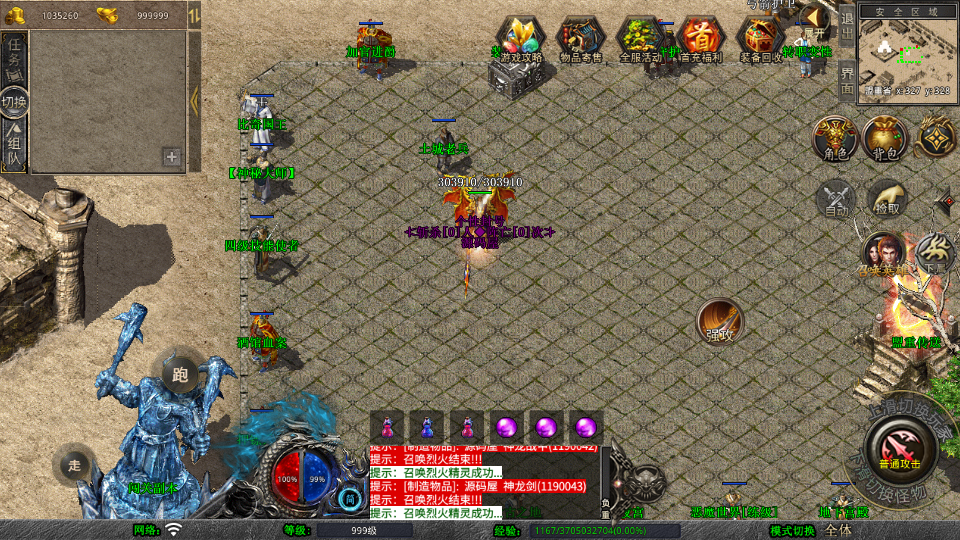Open the 物品寄售 consignment shop
960x540 pixels.
[580, 40]
